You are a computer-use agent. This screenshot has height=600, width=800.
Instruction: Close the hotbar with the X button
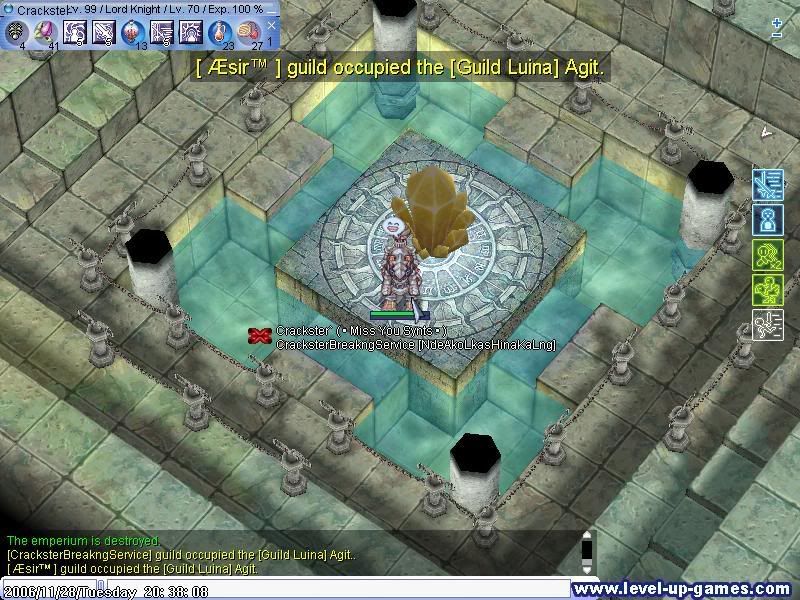point(271,25)
